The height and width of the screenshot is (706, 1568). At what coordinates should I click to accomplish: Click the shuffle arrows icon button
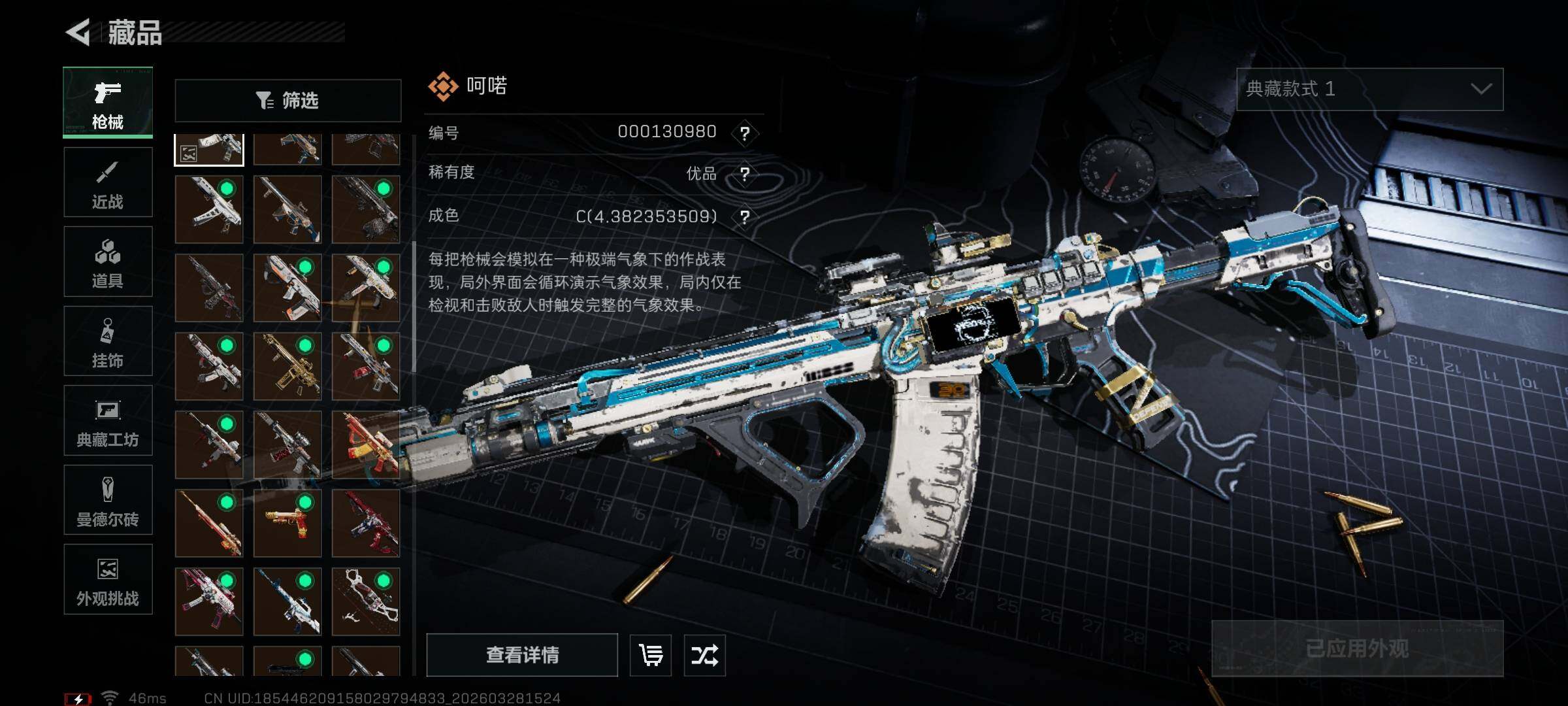pyautogui.click(x=704, y=654)
